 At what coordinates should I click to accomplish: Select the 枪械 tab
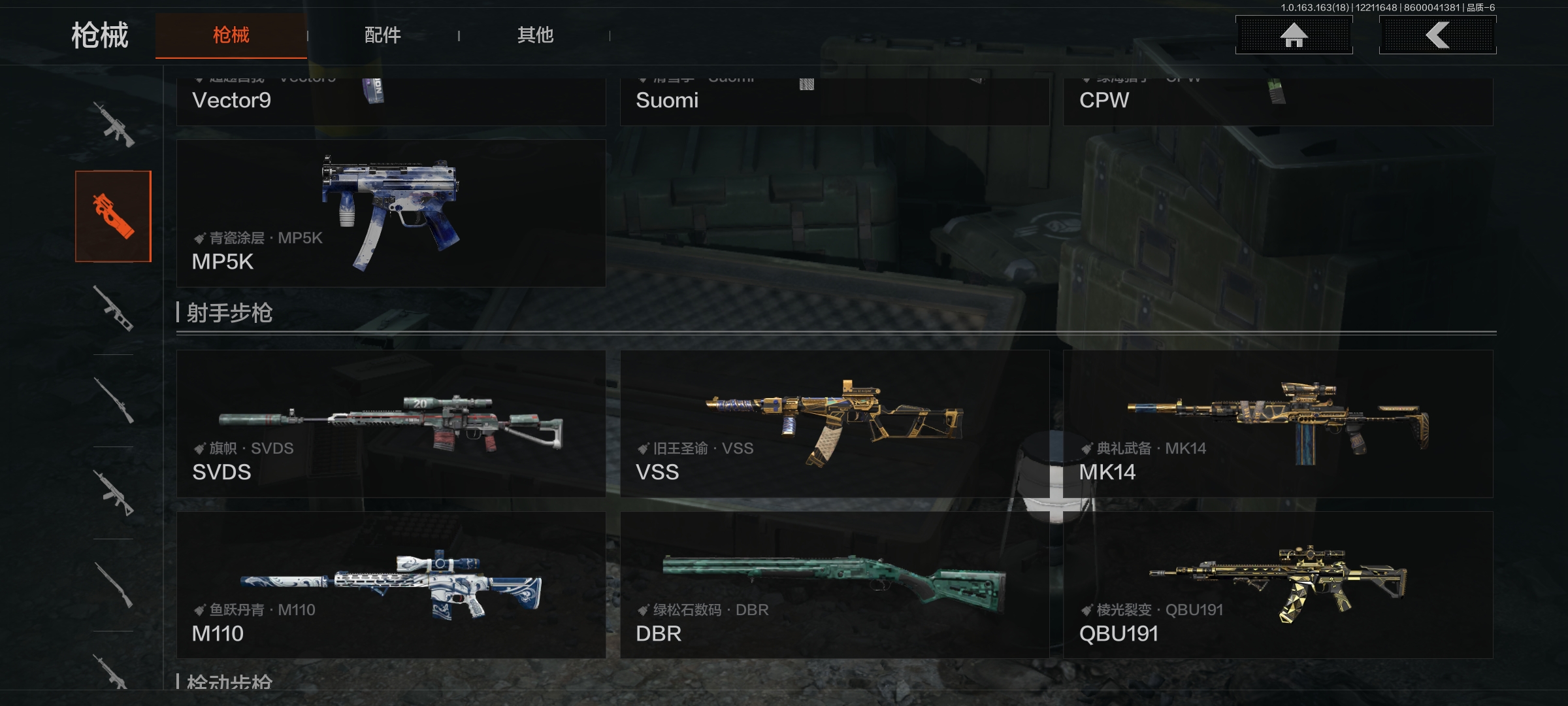coord(231,35)
